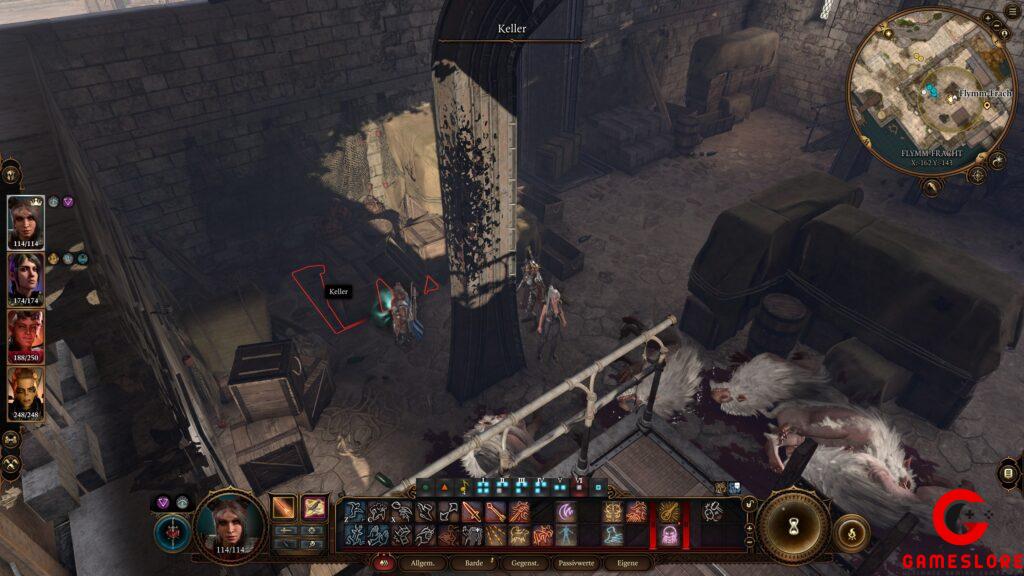
Task: Use the glowing pink ability in the red slot
Action: [x=666, y=535]
